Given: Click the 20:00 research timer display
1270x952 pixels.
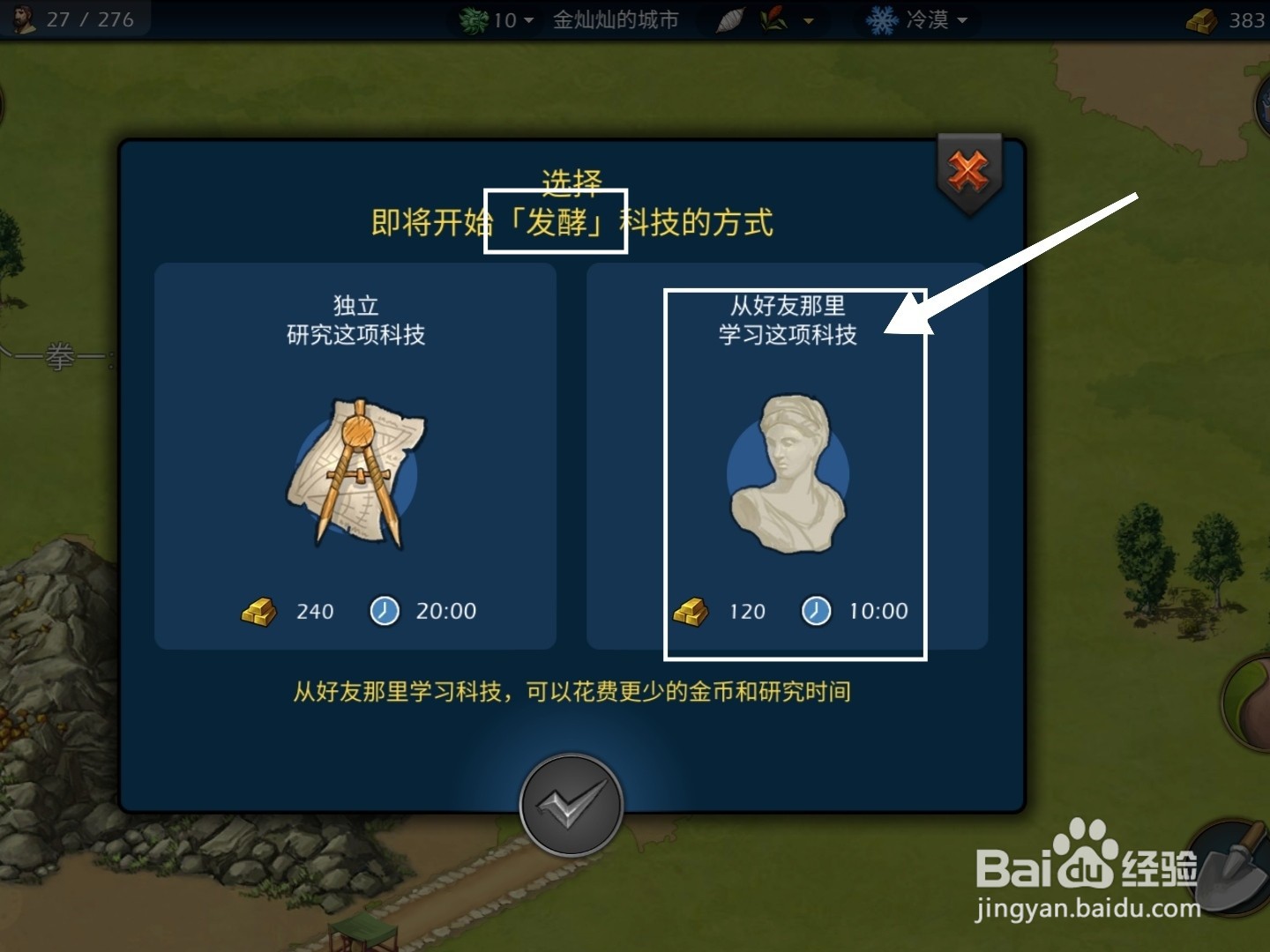Looking at the screenshot, I should pyautogui.click(x=446, y=610).
